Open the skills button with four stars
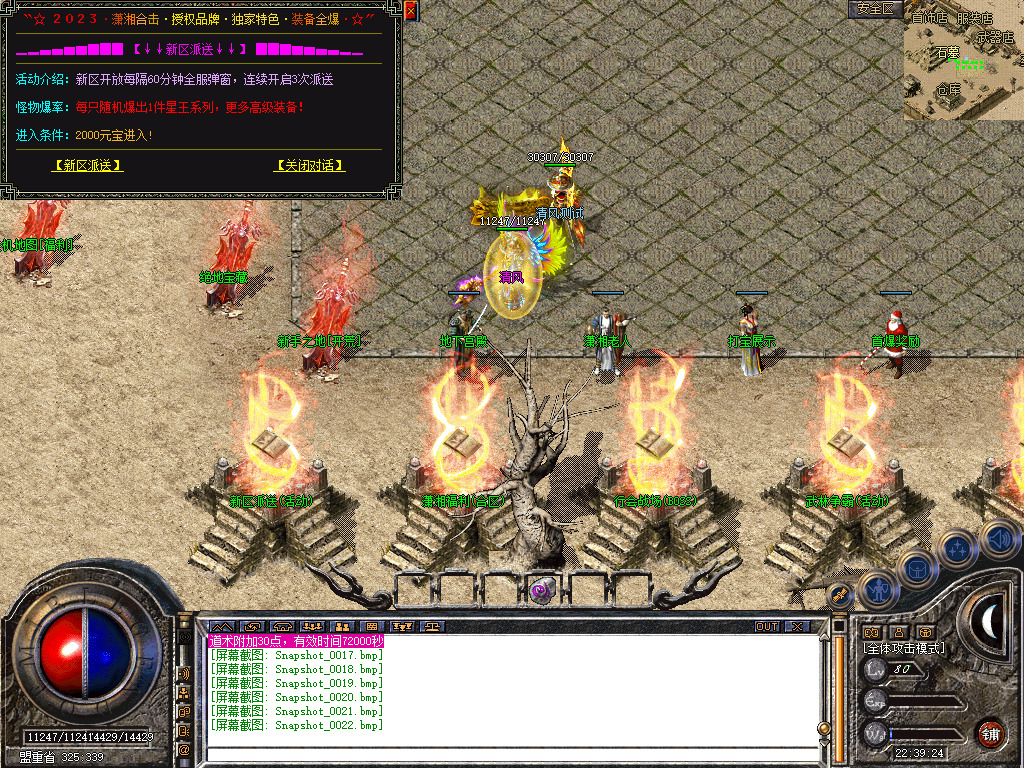Screen dimensions: 1024x768 click(x=957, y=548)
